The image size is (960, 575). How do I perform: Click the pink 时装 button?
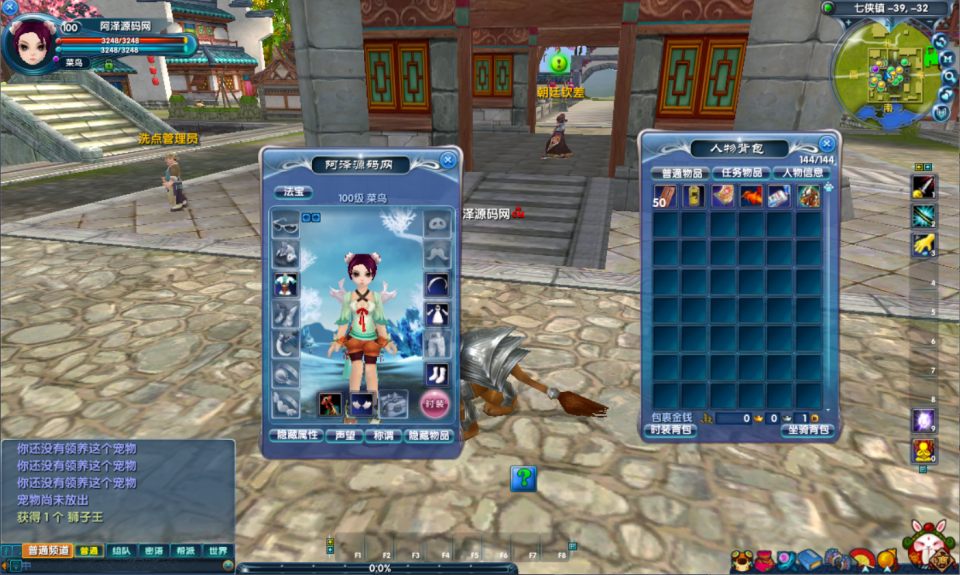(x=435, y=404)
